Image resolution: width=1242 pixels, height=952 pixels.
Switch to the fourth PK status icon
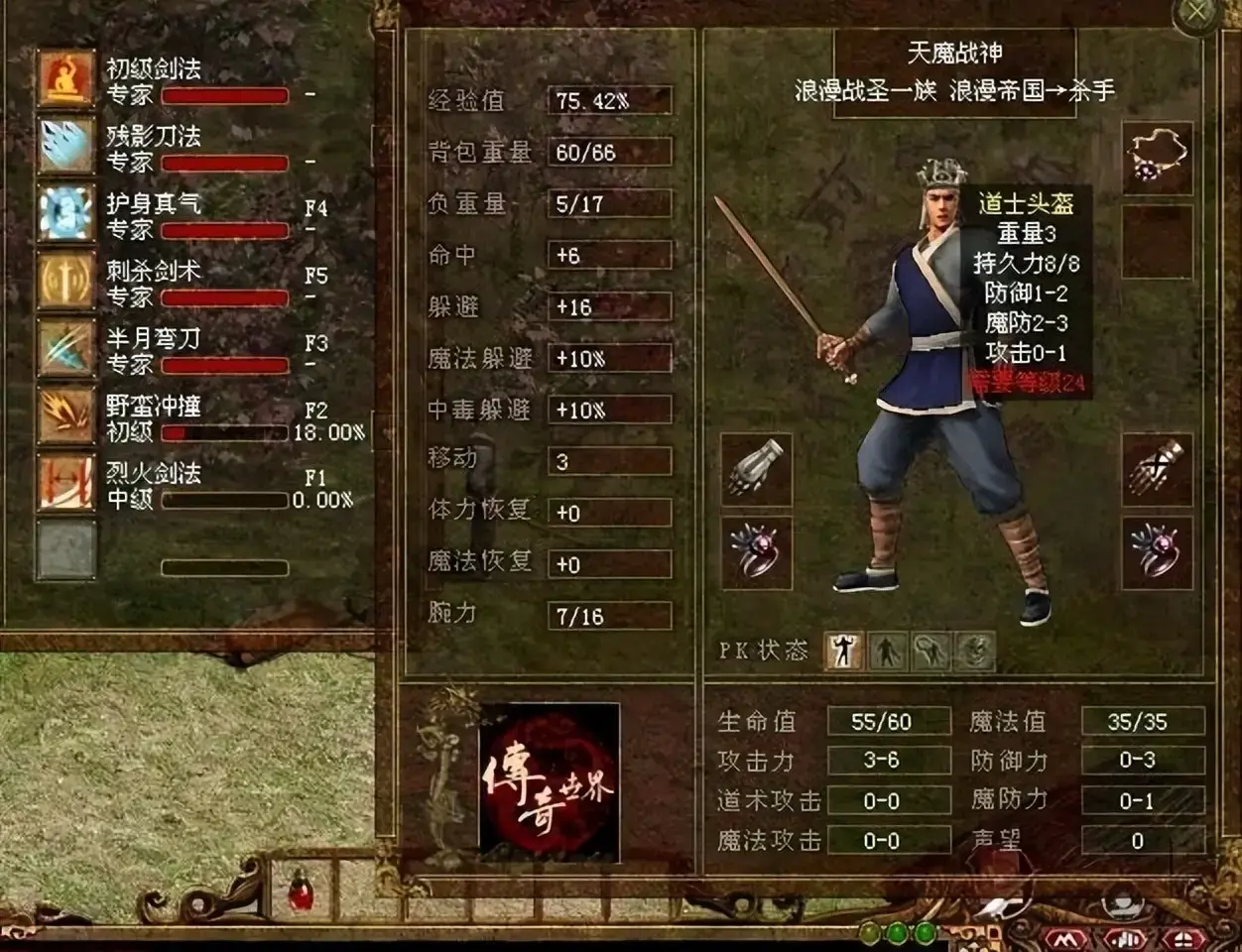point(974,652)
